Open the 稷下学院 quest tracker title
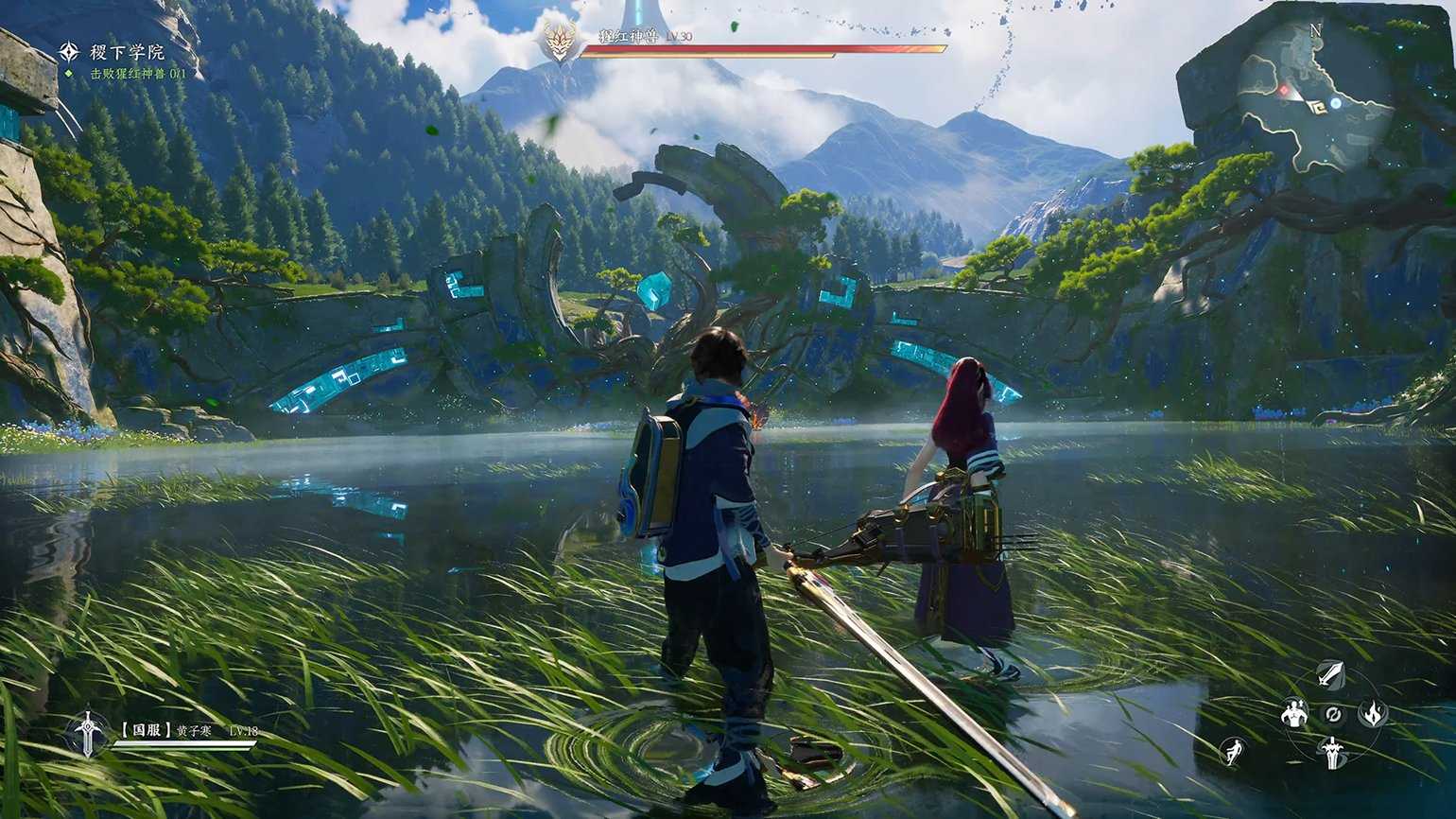The width and height of the screenshot is (1456, 819). coord(127,52)
